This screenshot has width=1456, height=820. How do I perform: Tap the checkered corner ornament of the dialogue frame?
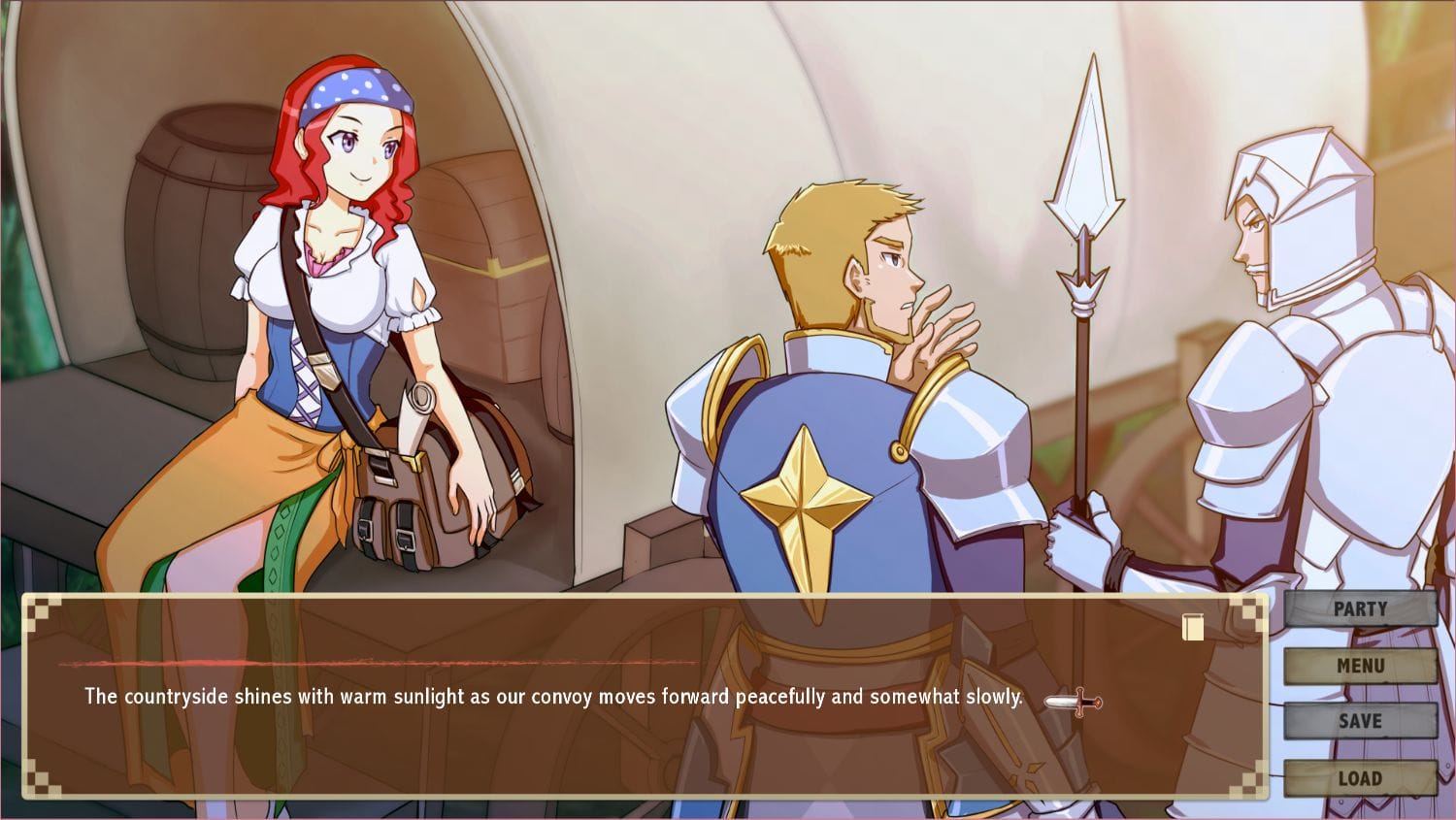[x=39, y=609]
